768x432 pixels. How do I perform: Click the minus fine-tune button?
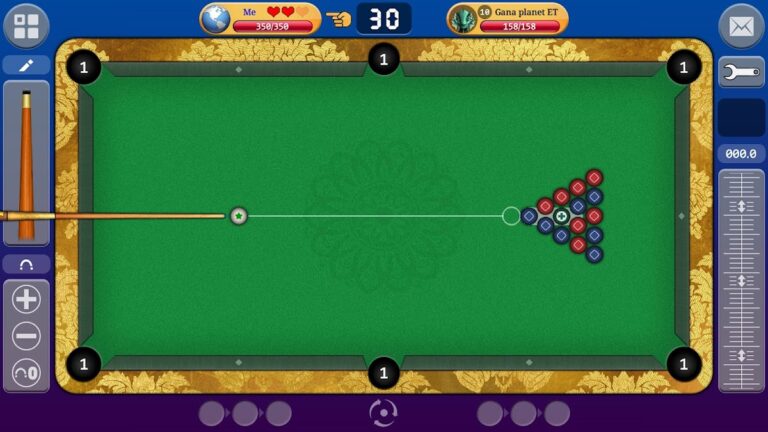pos(26,336)
